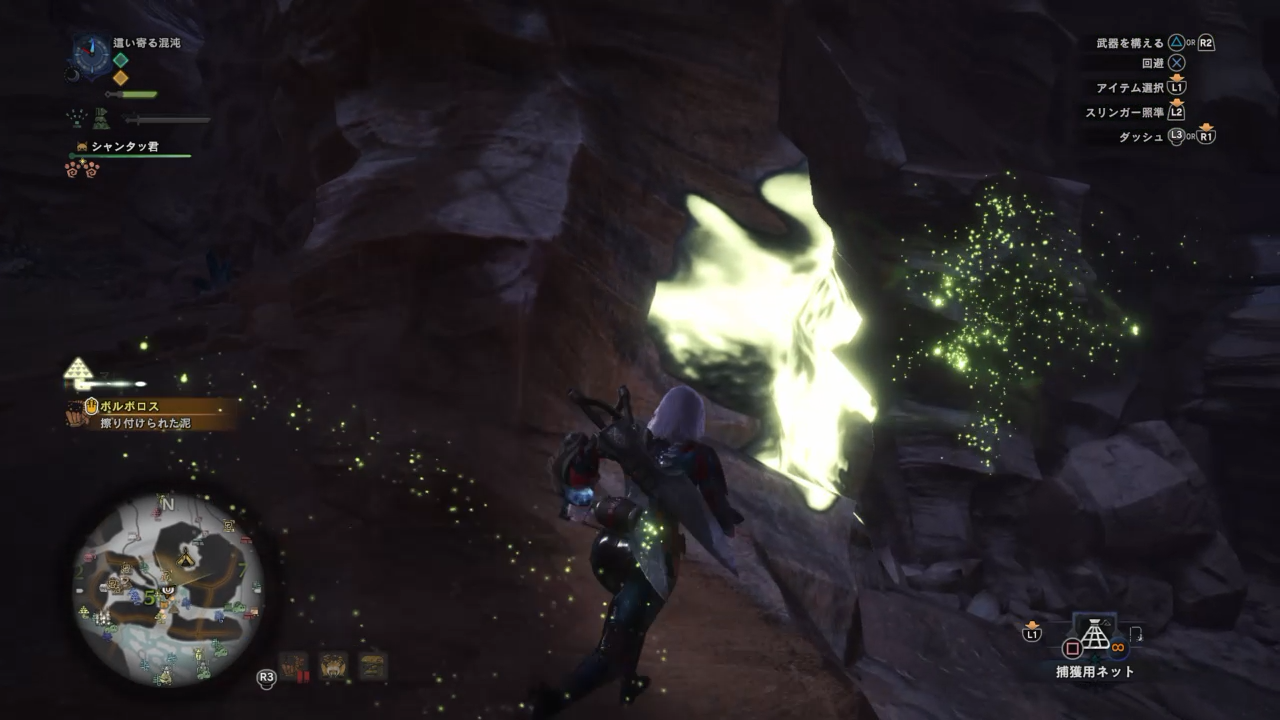Select the Barroth scoutfly tracking entry
1280x720 pixels.
[152, 414]
